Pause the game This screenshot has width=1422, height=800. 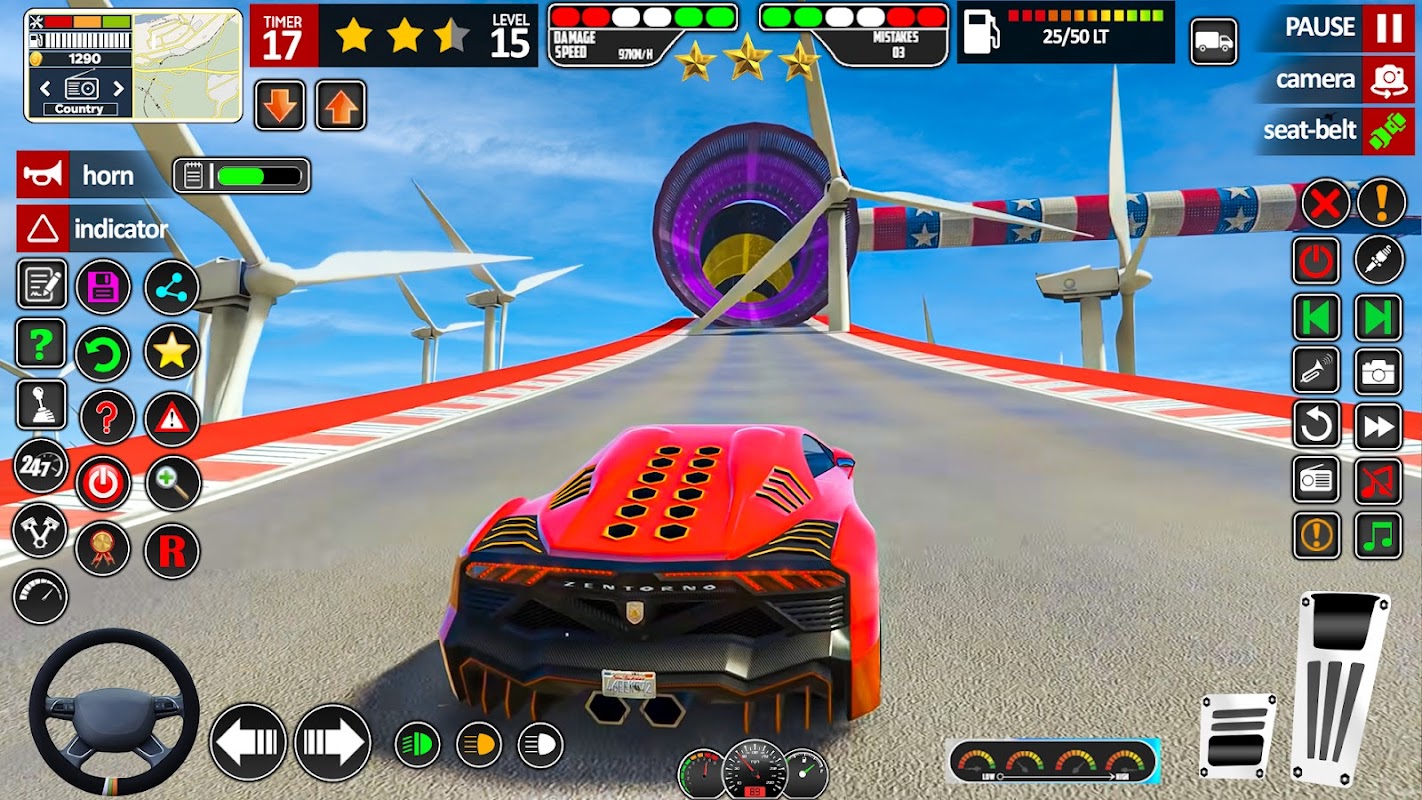click(x=1388, y=27)
